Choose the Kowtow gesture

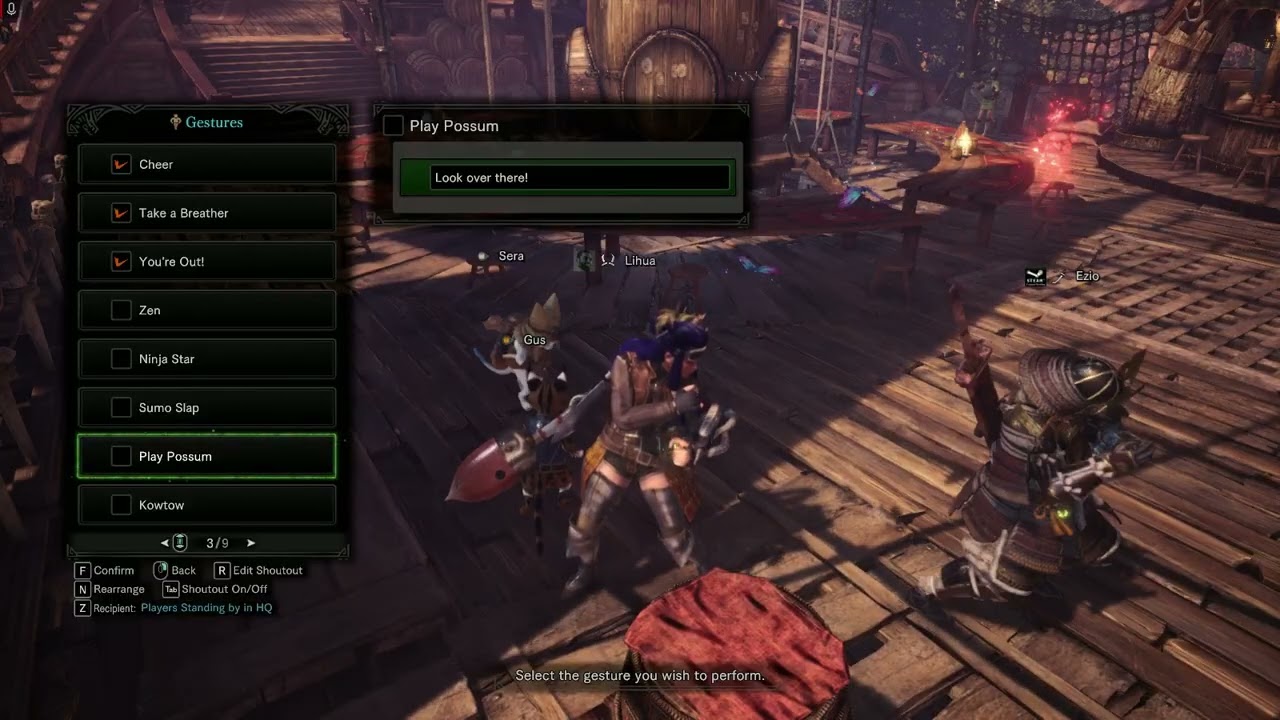click(206, 505)
